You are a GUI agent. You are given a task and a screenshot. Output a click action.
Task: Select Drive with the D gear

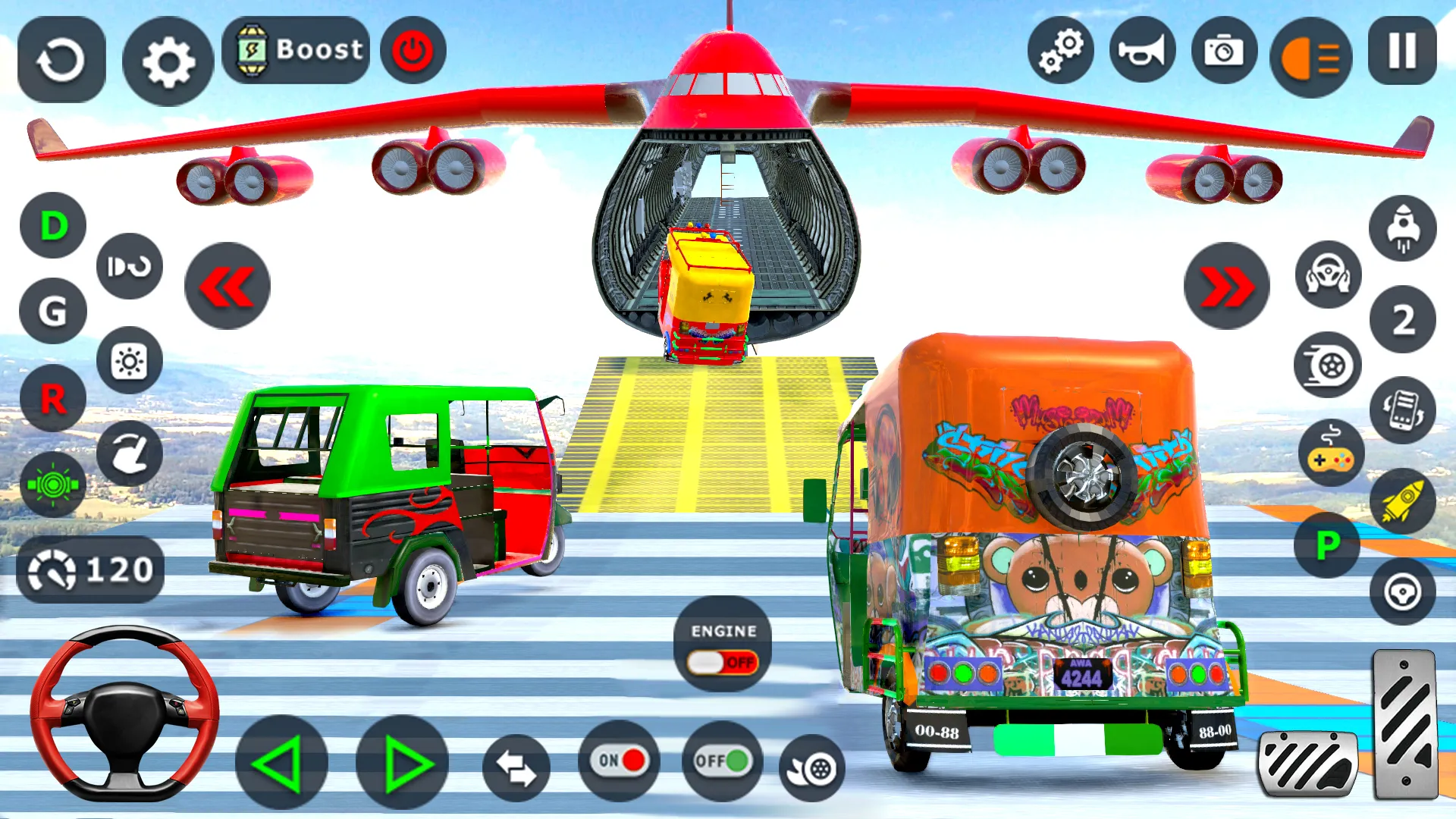50,225
